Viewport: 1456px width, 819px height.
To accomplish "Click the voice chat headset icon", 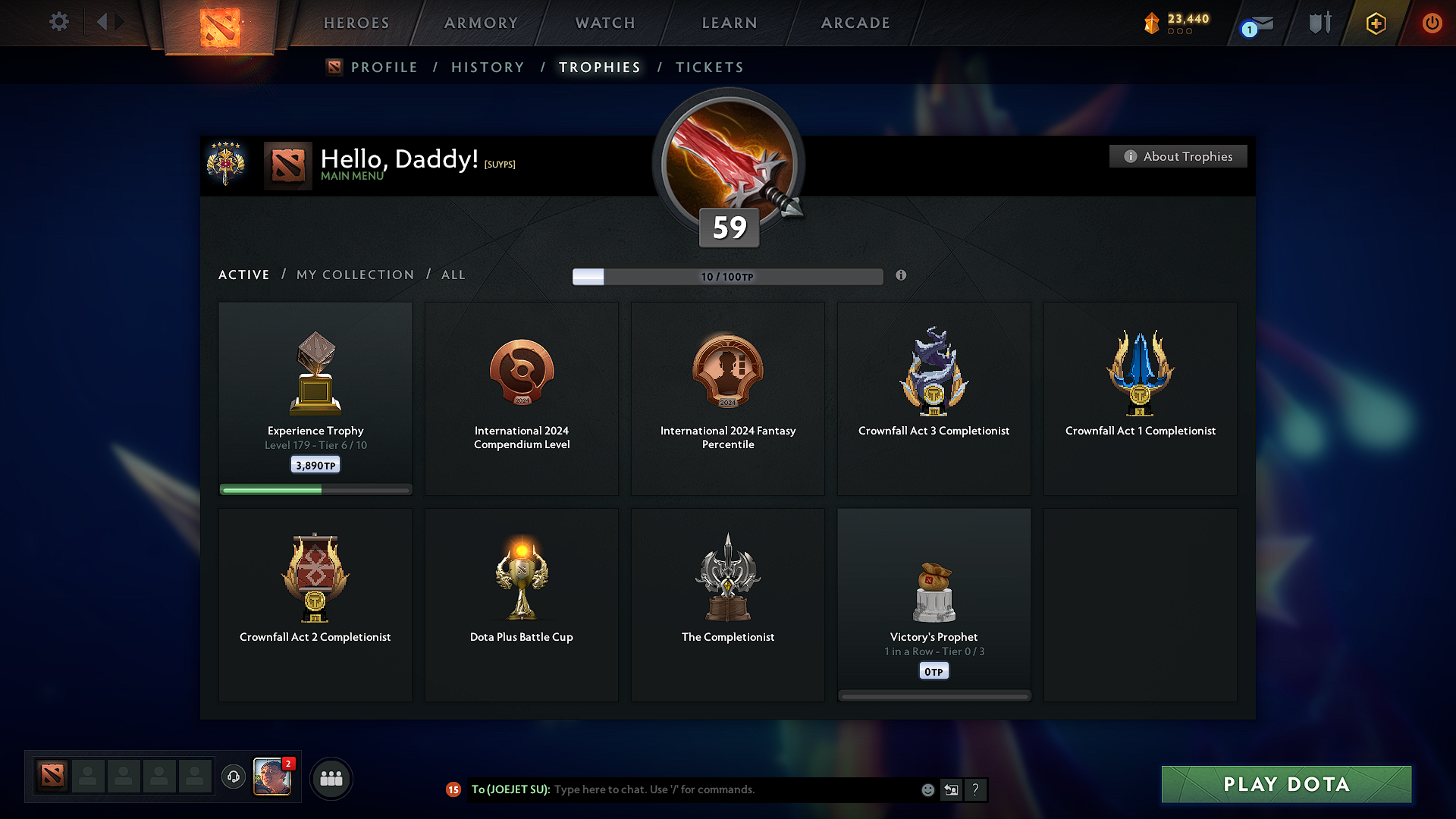I will [x=234, y=778].
